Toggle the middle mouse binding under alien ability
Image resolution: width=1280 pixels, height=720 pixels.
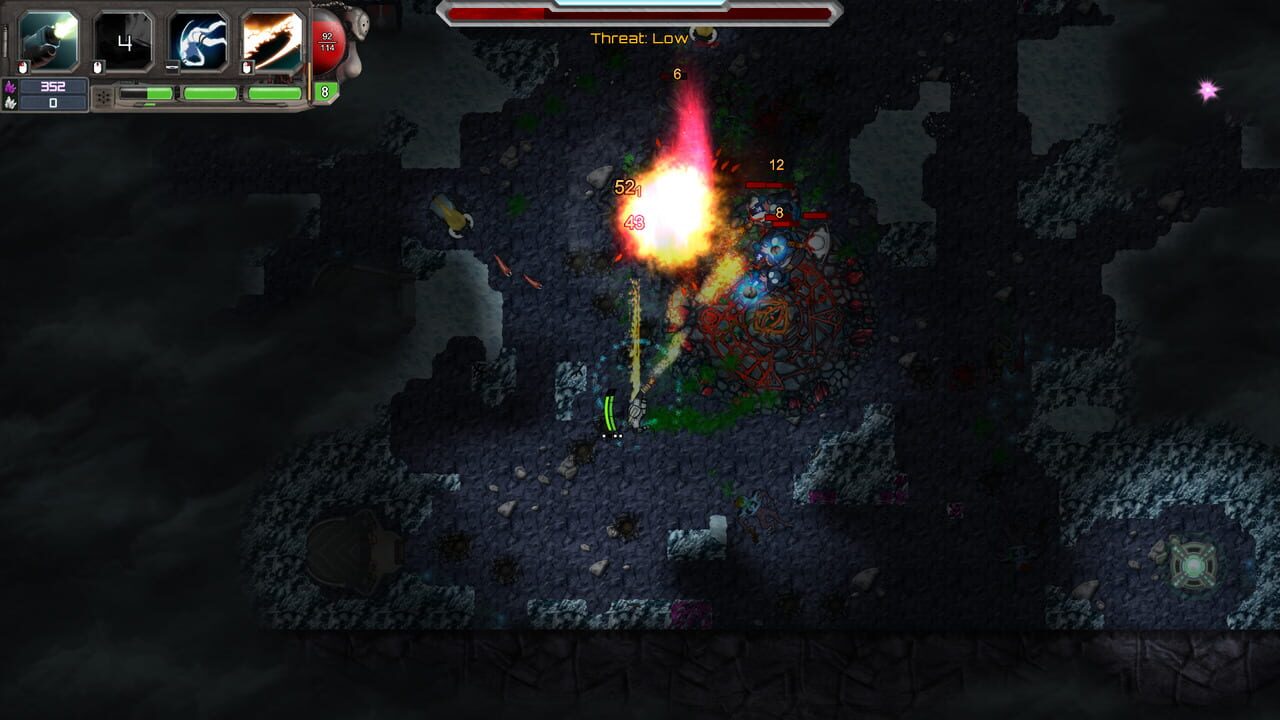tap(172, 67)
